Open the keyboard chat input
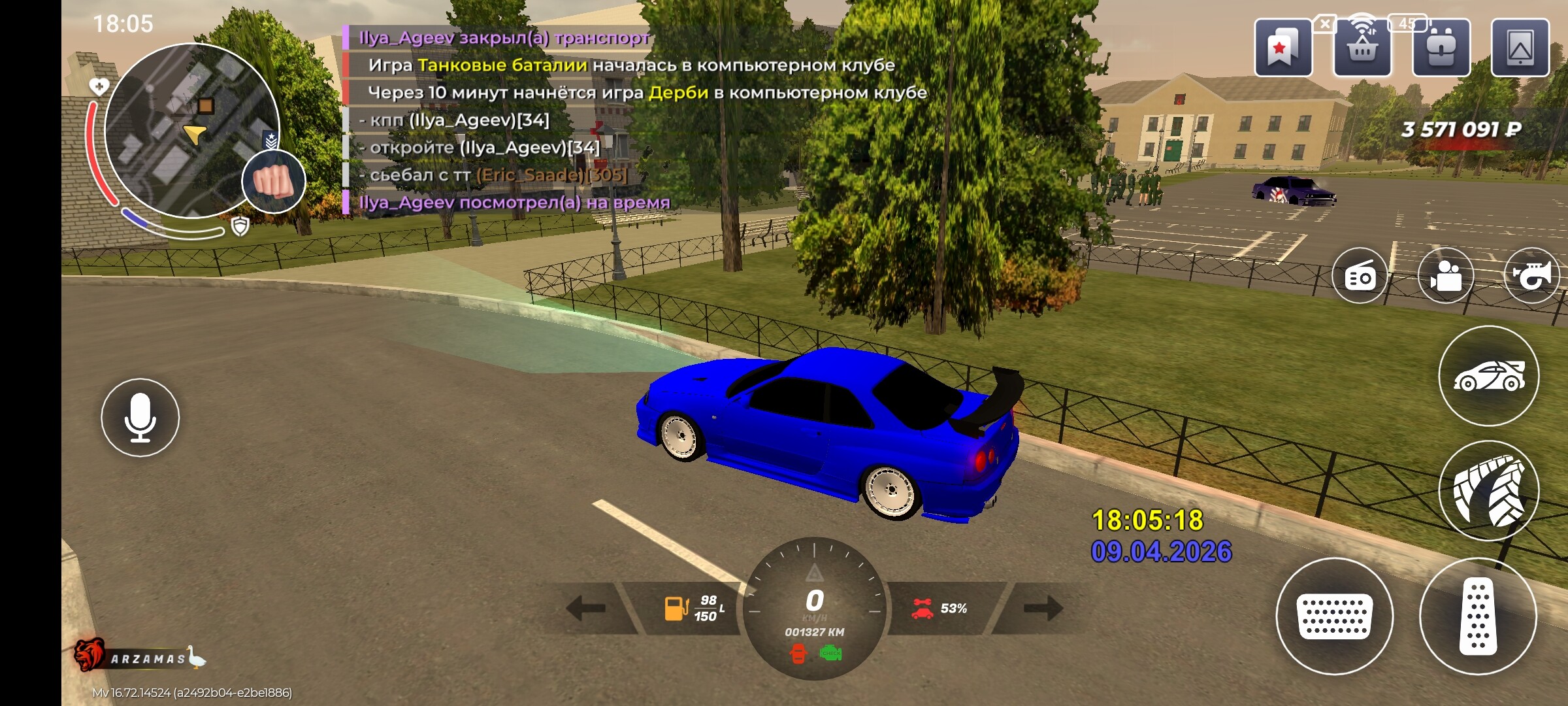The image size is (1568, 706). (x=1334, y=616)
